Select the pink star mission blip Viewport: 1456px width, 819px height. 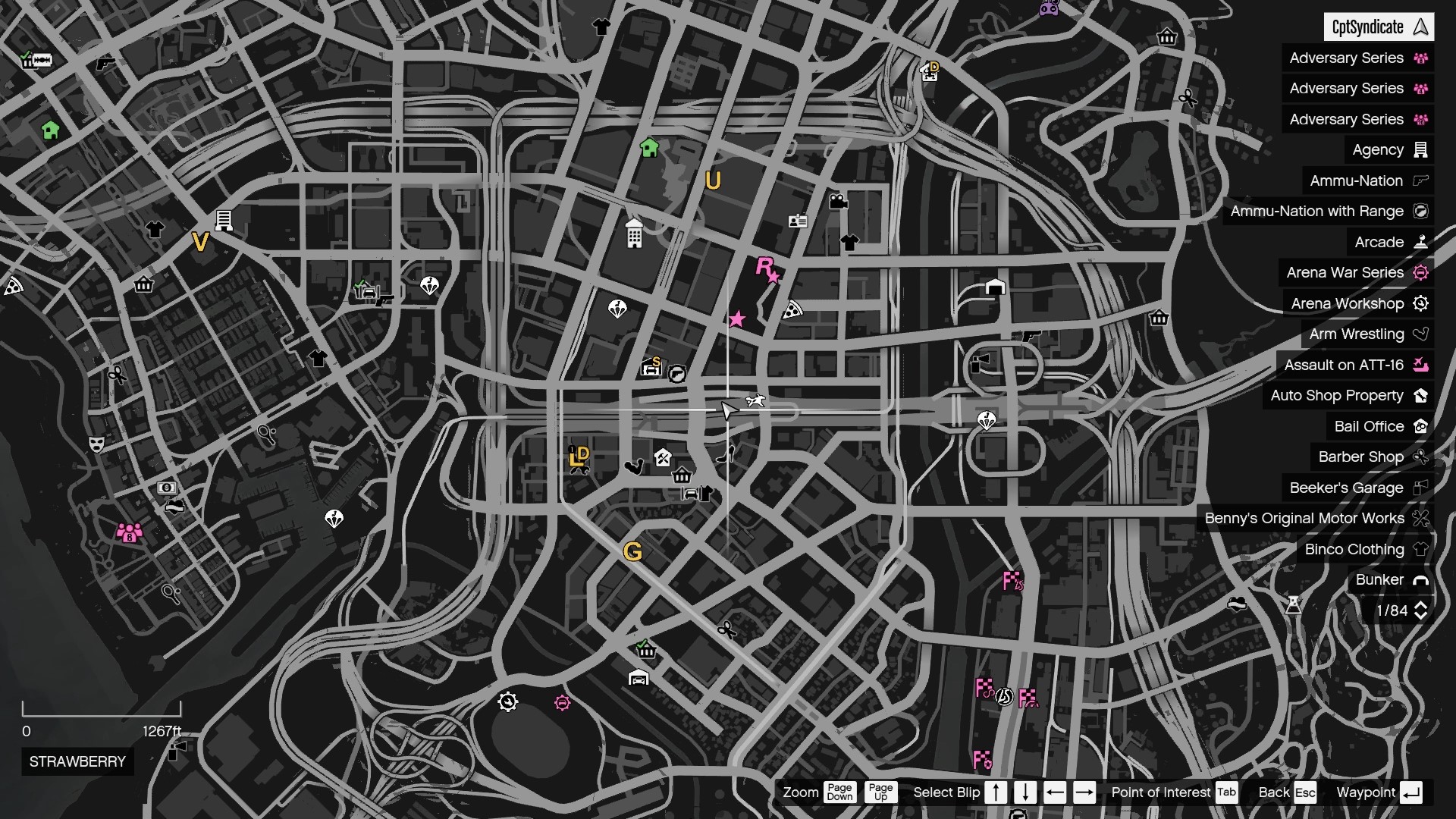(737, 319)
